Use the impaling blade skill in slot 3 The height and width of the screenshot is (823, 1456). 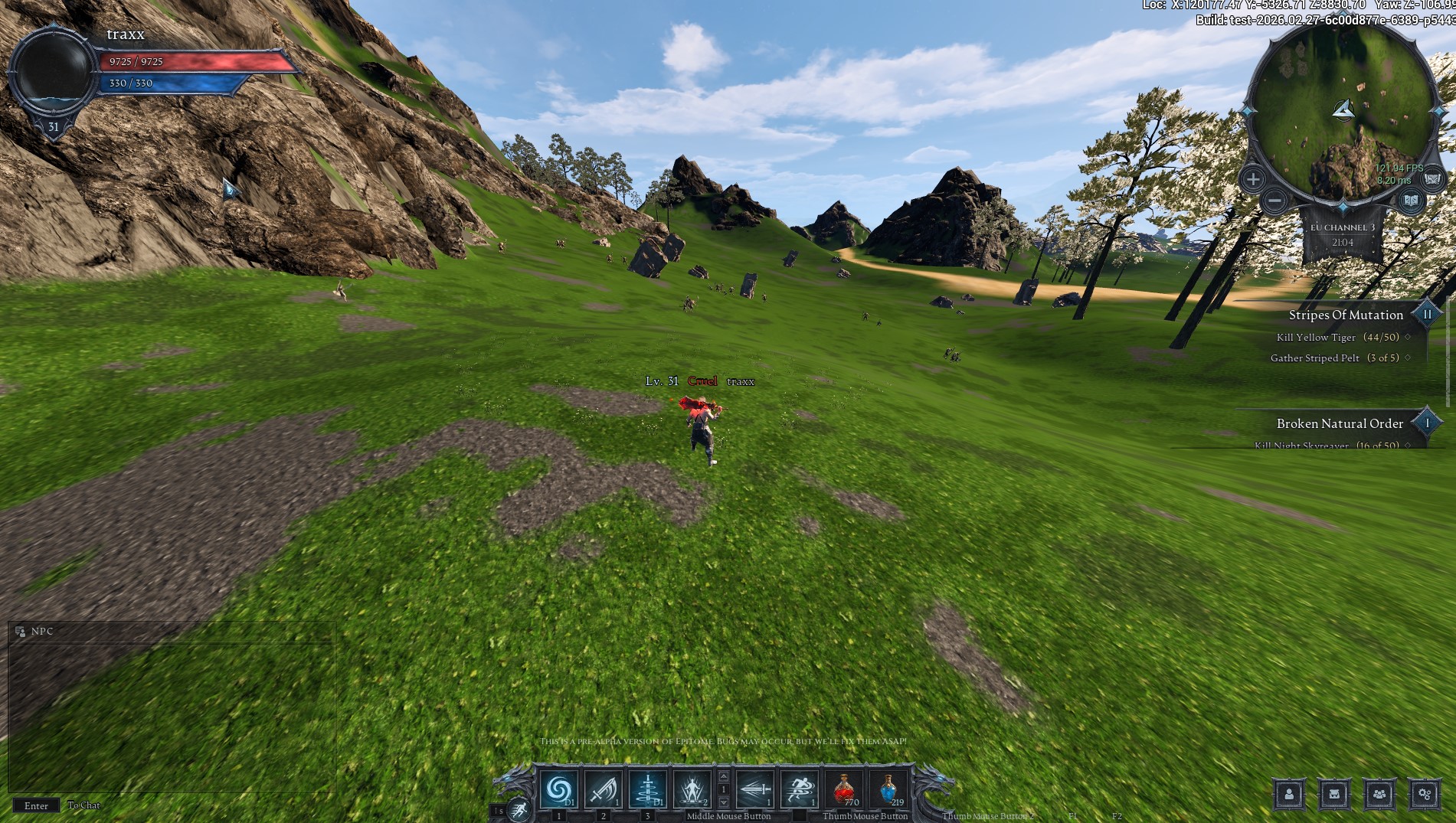(x=648, y=789)
